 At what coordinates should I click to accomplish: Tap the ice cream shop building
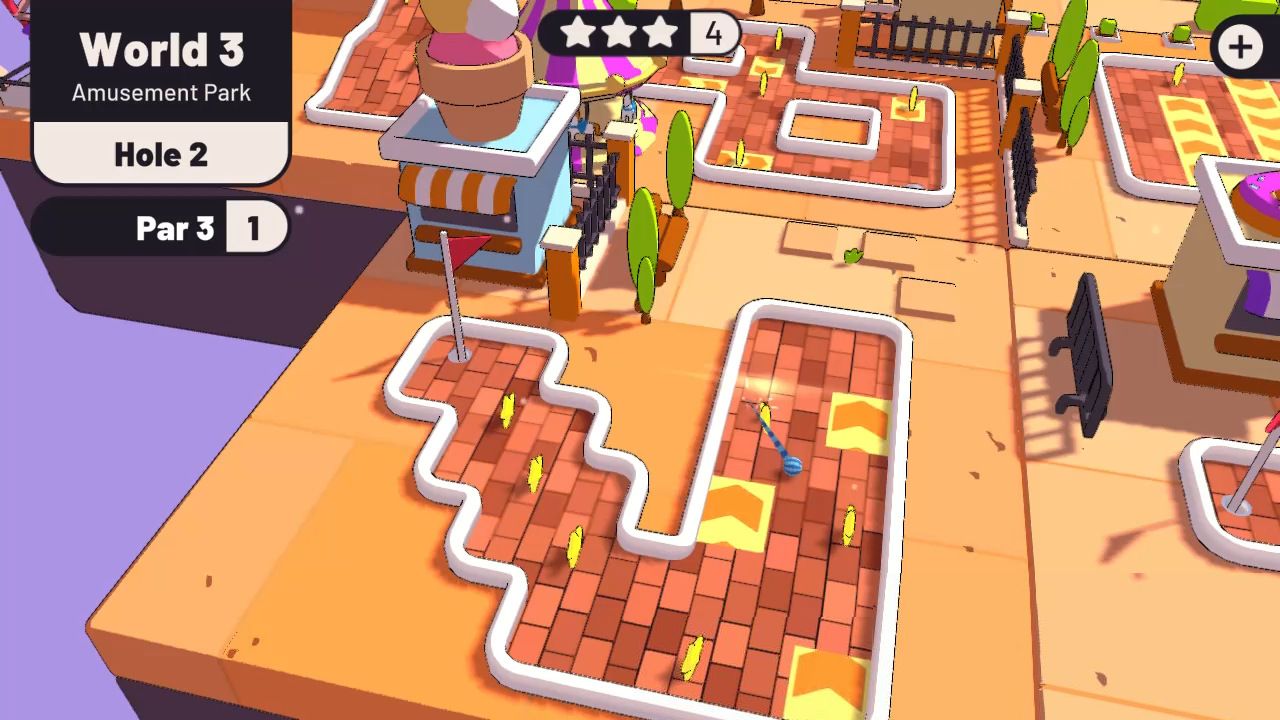(x=470, y=200)
